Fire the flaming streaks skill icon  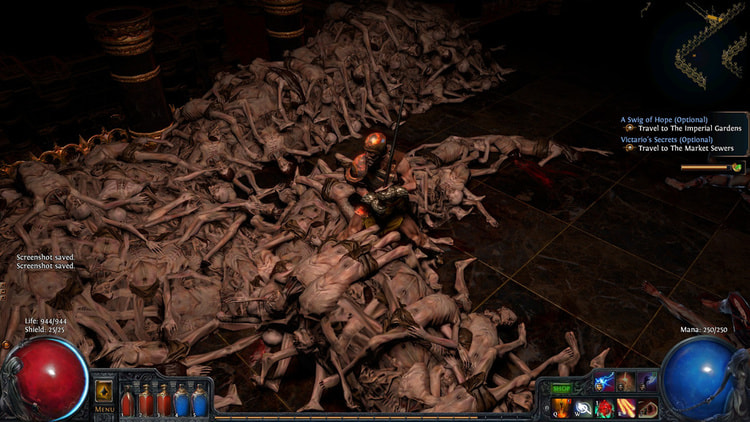[x=626, y=407]
